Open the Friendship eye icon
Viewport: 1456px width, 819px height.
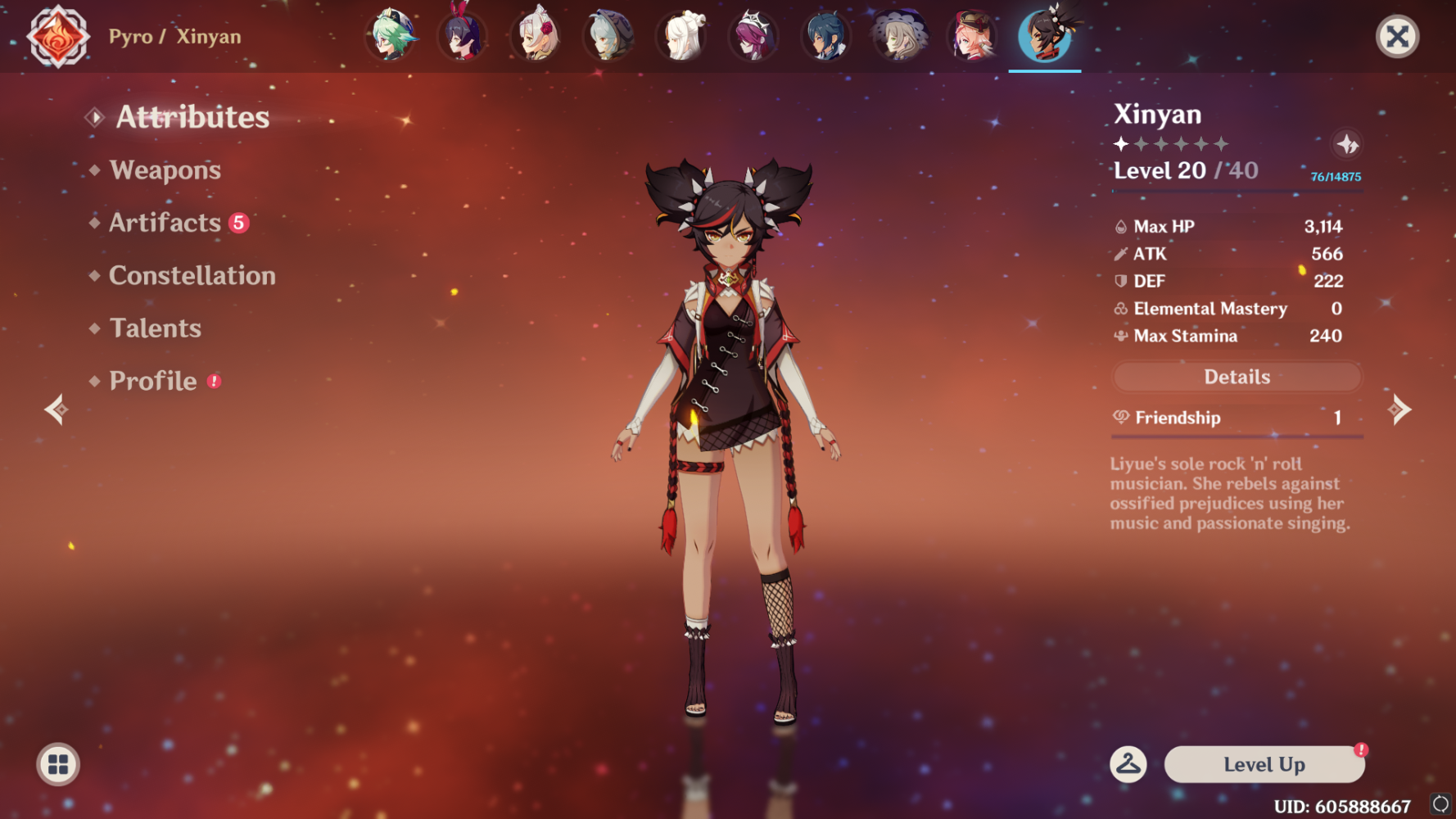coord(1120,417)
